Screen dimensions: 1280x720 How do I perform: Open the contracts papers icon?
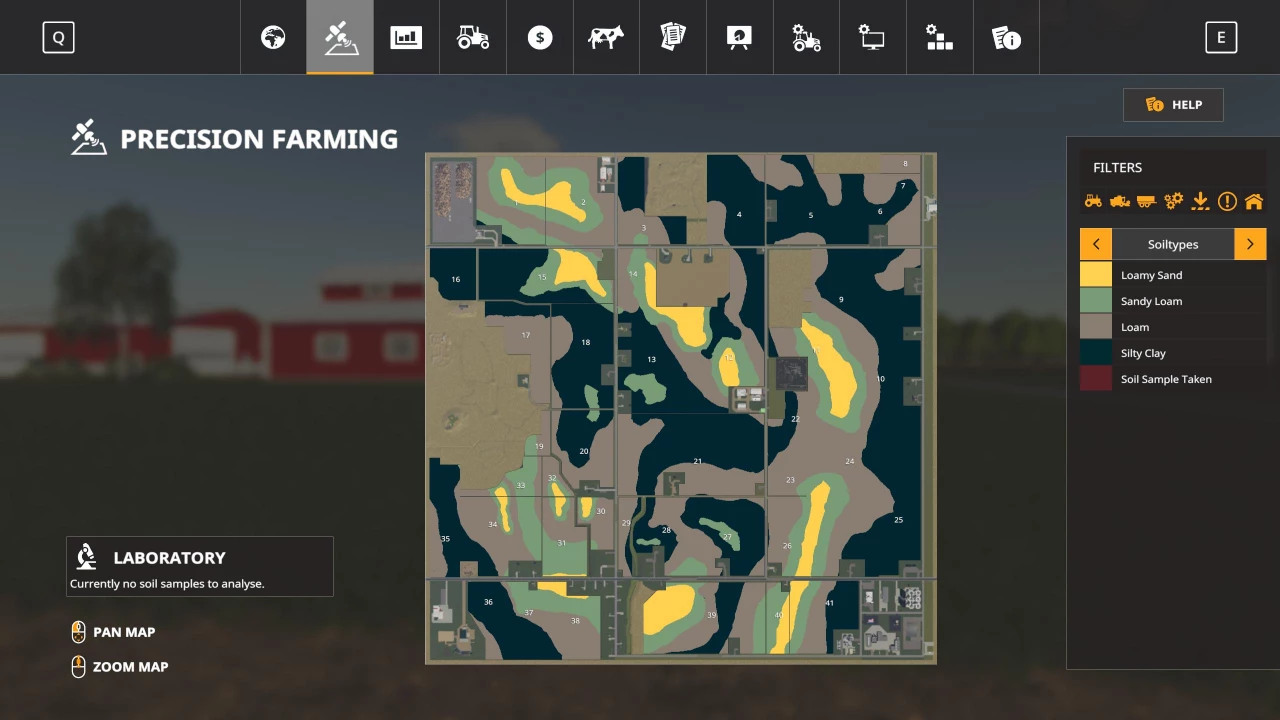coord(672,37)
